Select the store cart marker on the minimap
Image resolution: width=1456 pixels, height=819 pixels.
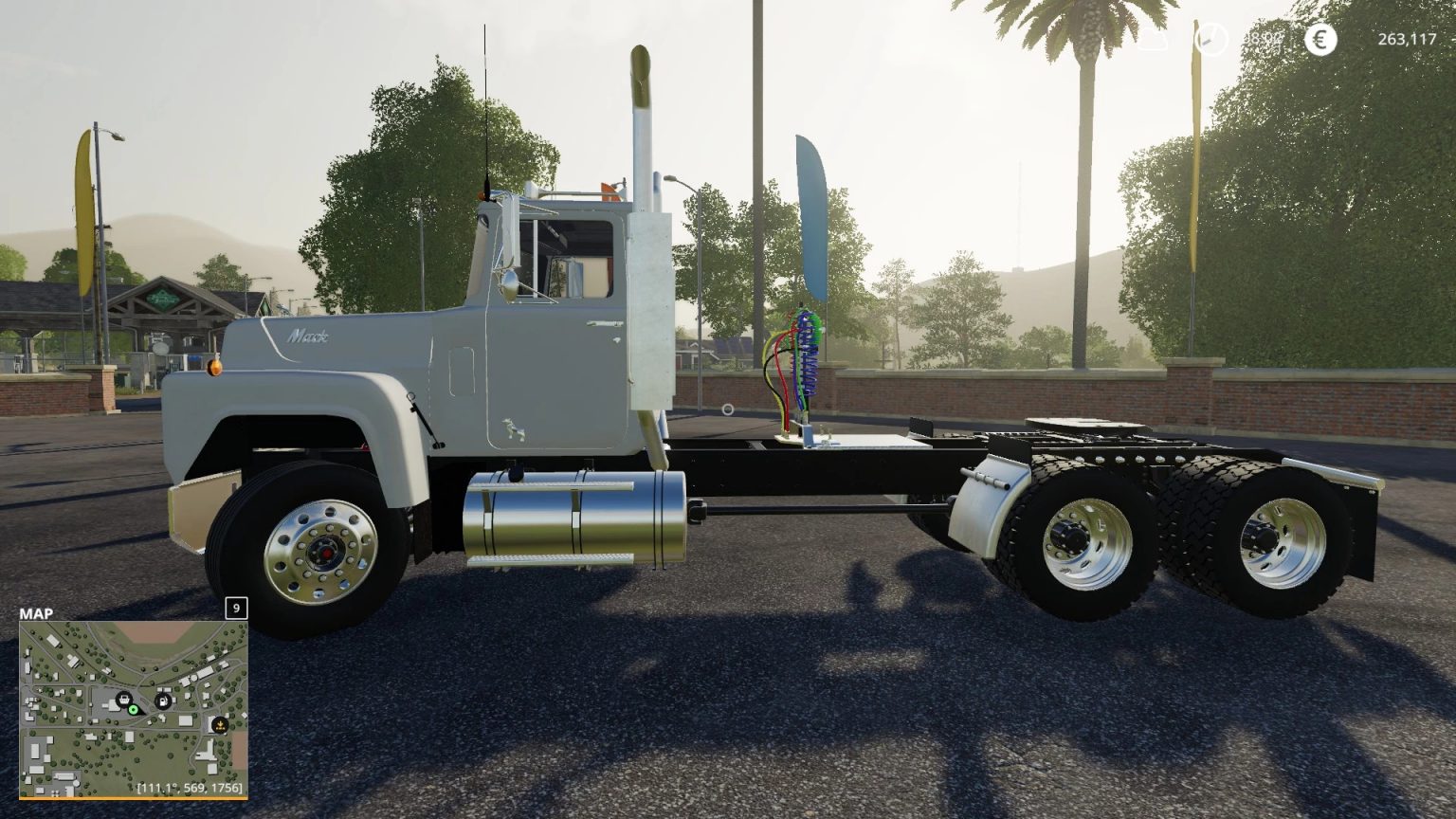[123, 700]
